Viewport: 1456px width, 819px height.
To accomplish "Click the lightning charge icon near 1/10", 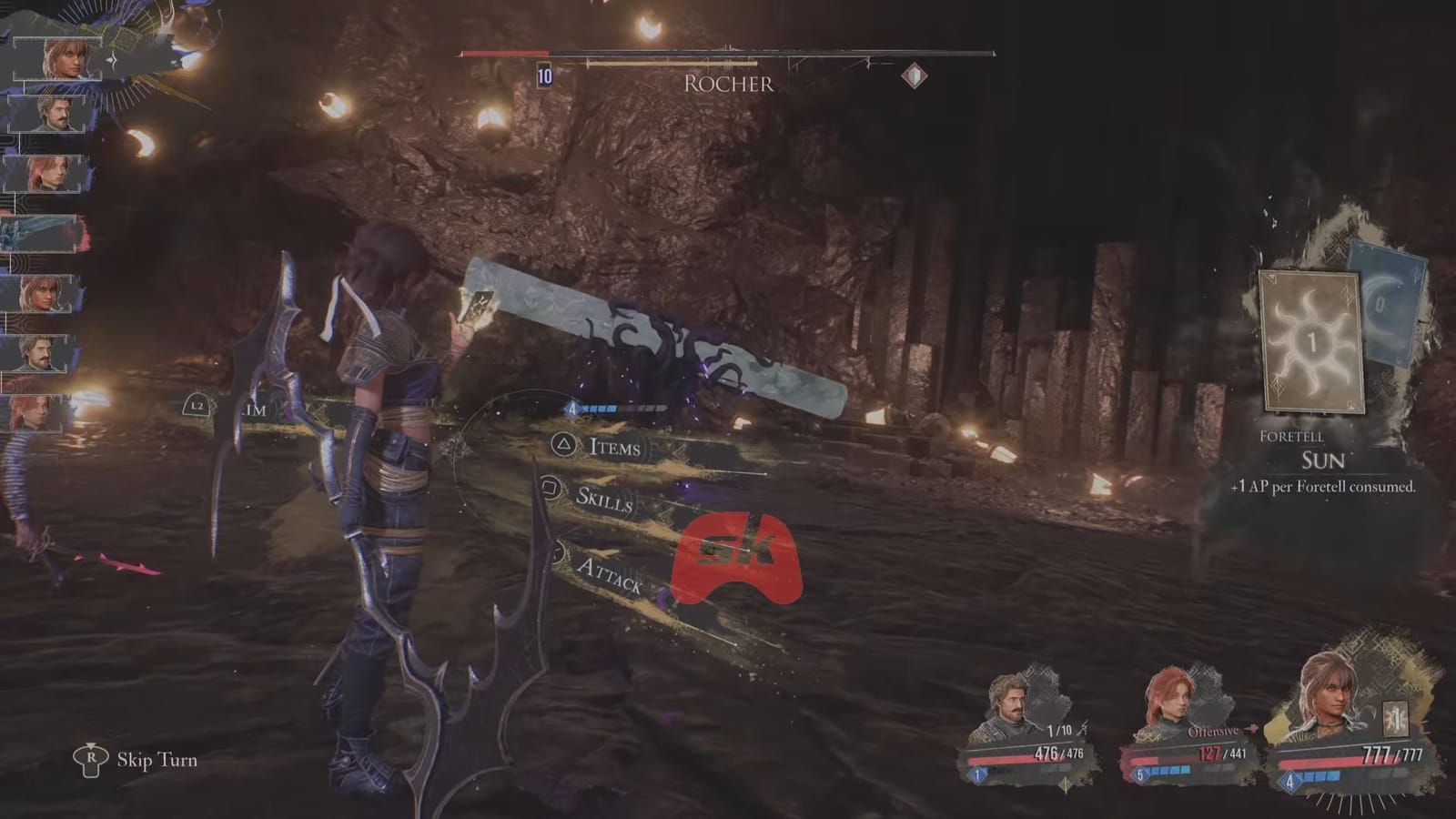I will (1084, 728).
